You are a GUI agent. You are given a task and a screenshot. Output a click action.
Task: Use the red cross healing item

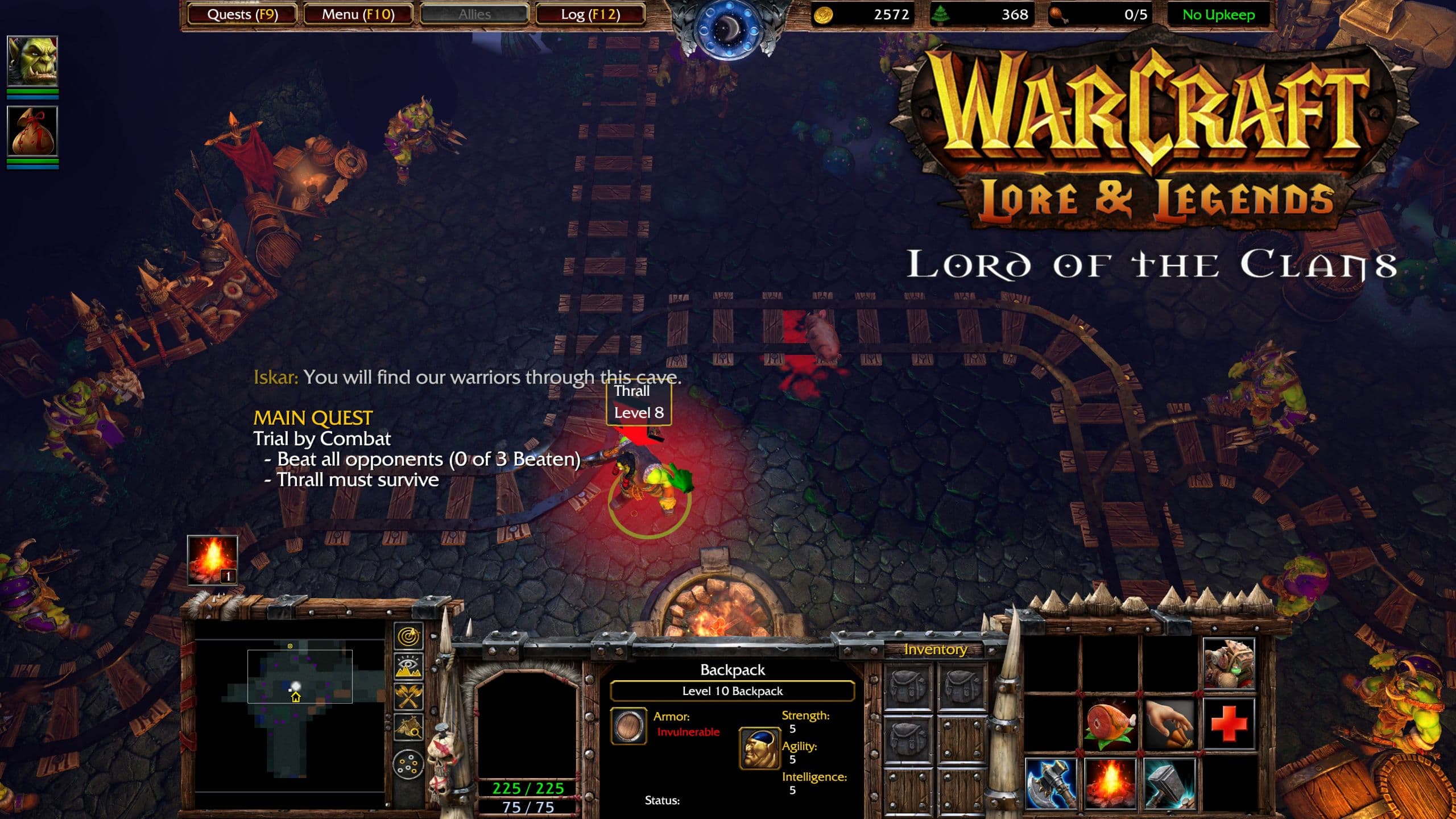(x=1230, y=725)
